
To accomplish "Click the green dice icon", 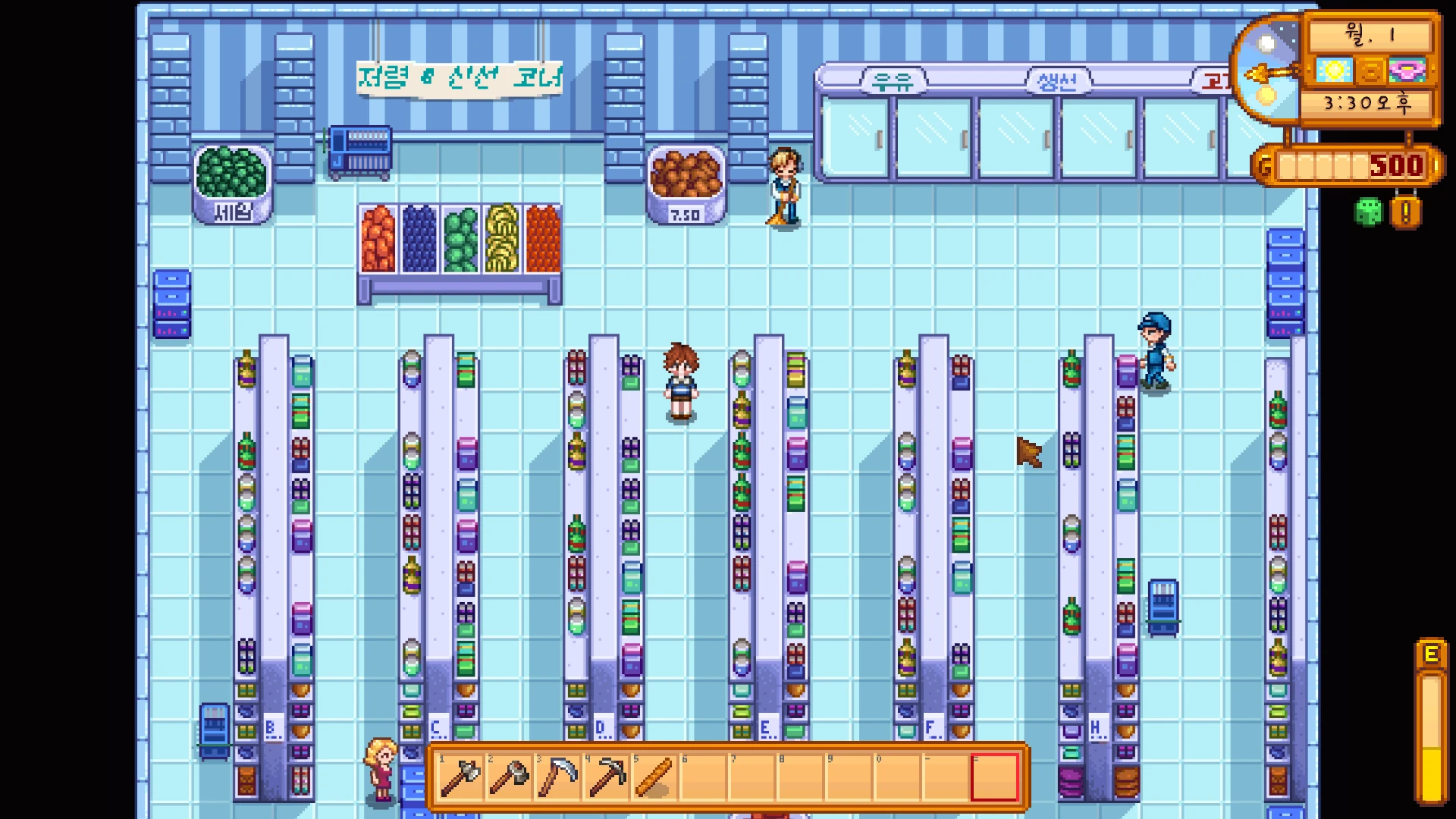I will [1369, 213].
